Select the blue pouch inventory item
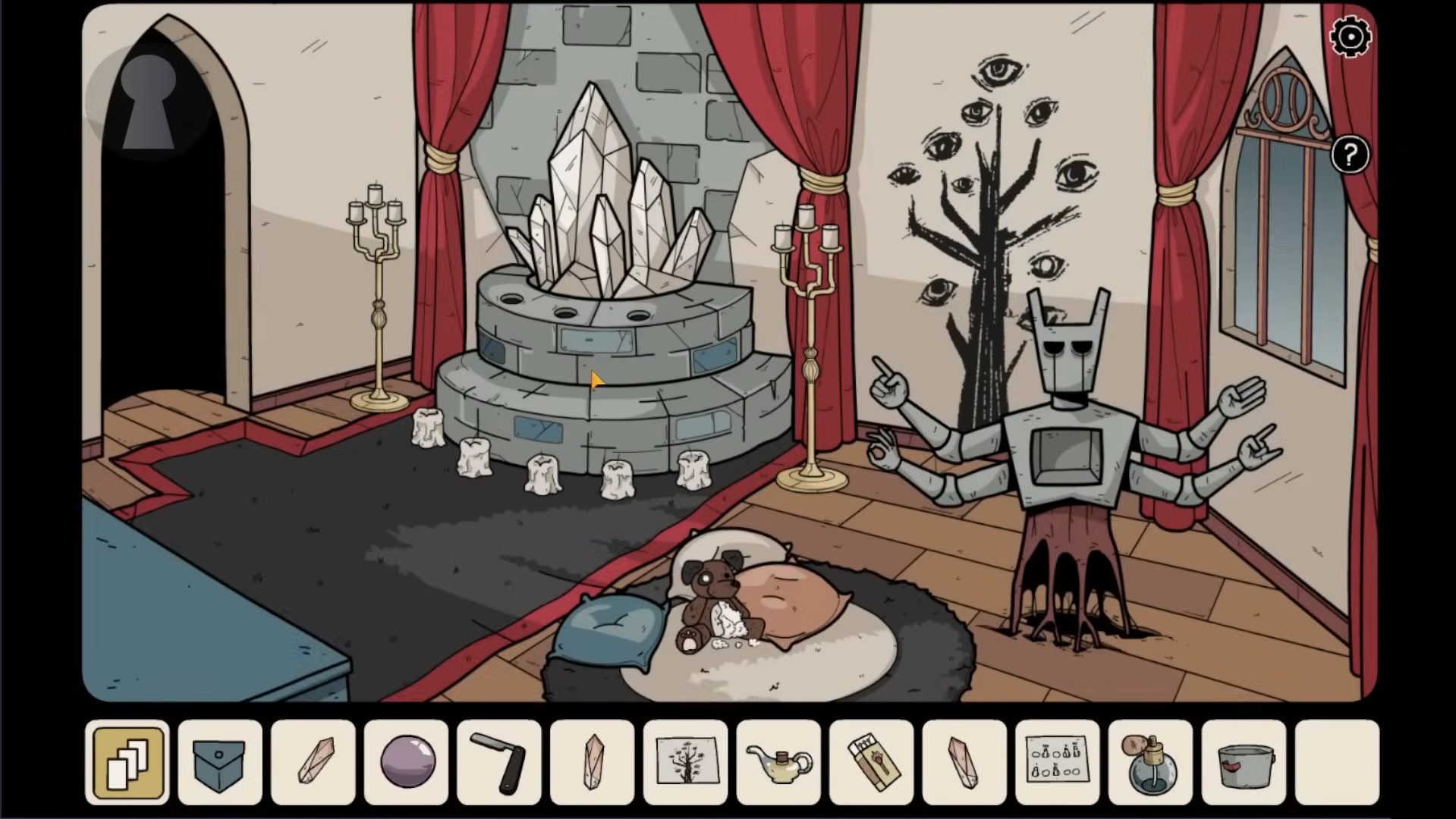 click(220, 761)
